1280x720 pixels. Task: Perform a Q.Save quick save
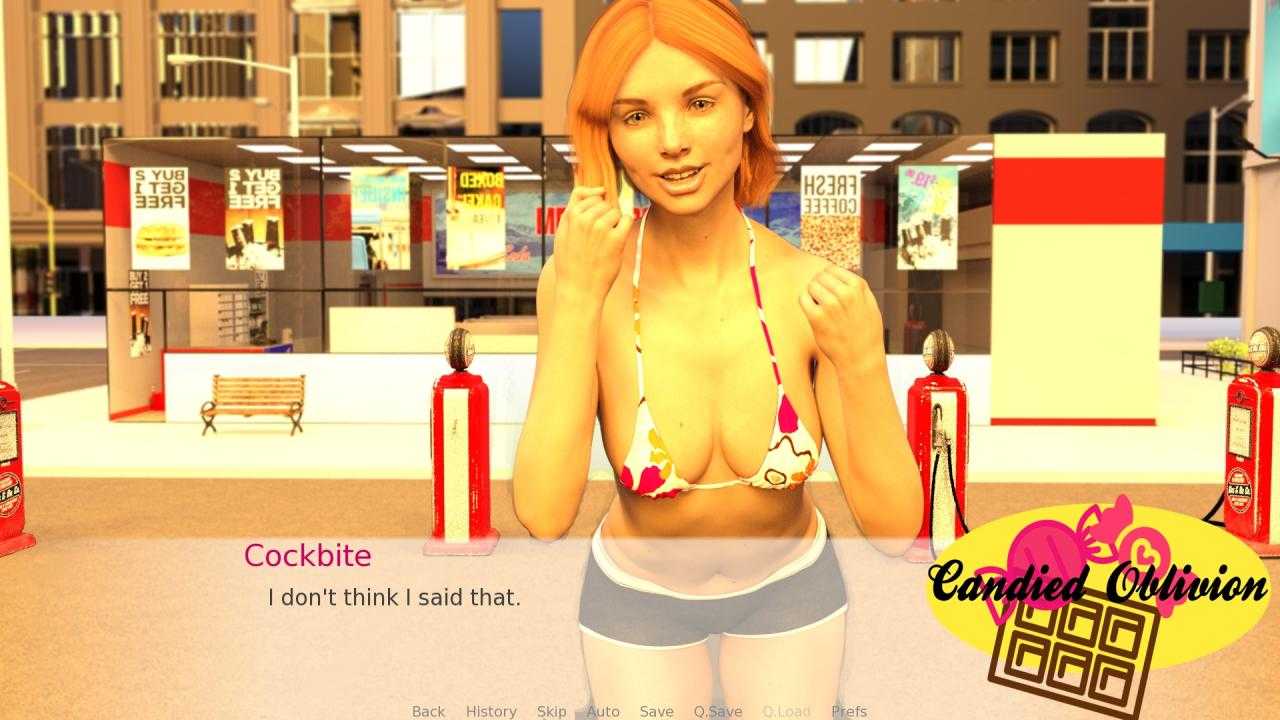[716, 711]
